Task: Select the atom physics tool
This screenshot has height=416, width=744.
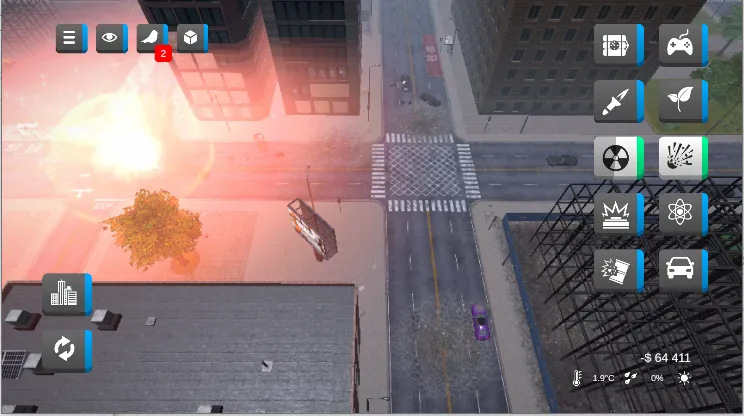Action: (x=682, y=213)
